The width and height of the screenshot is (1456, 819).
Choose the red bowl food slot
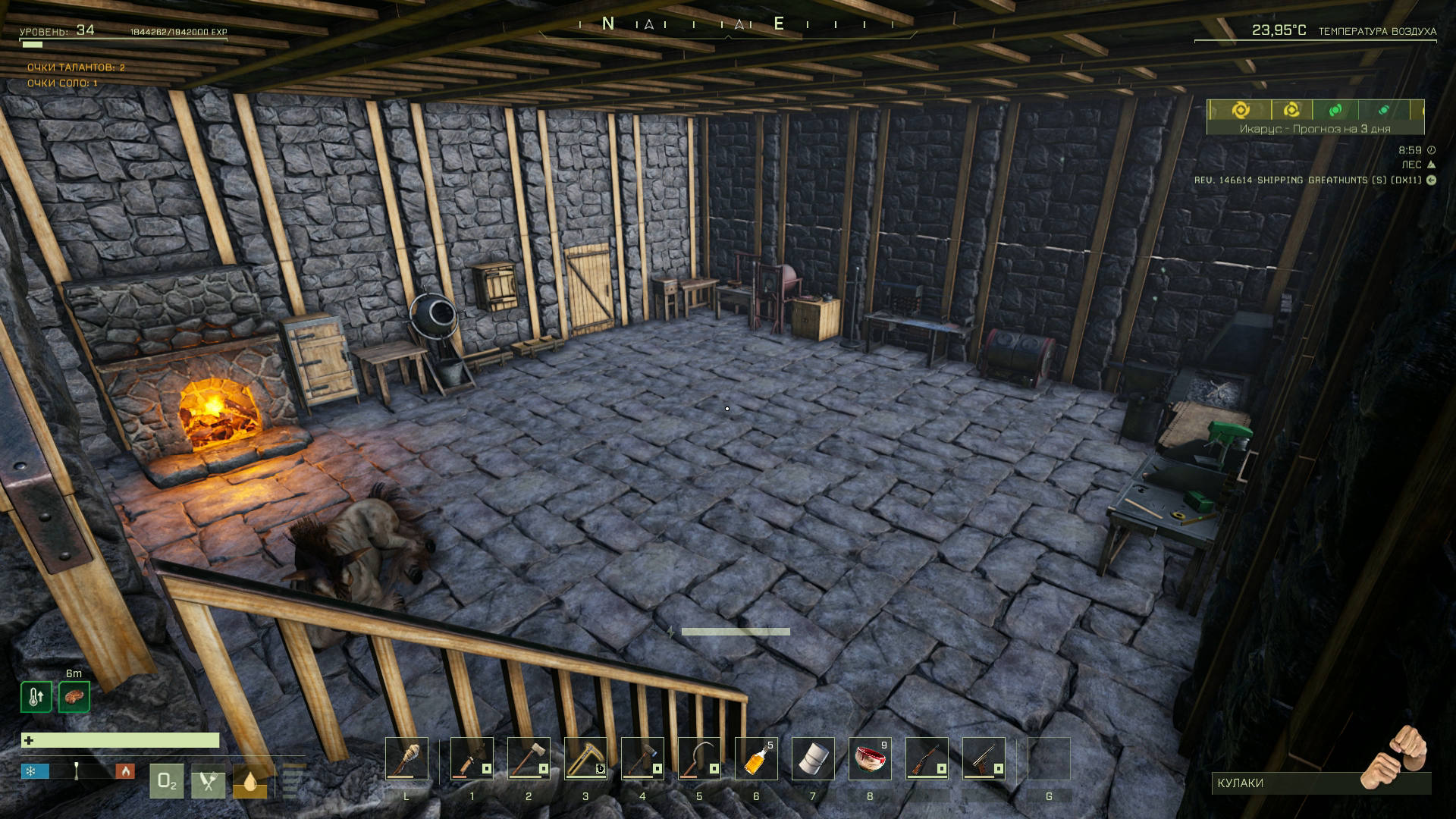click(x=870, y=758)
